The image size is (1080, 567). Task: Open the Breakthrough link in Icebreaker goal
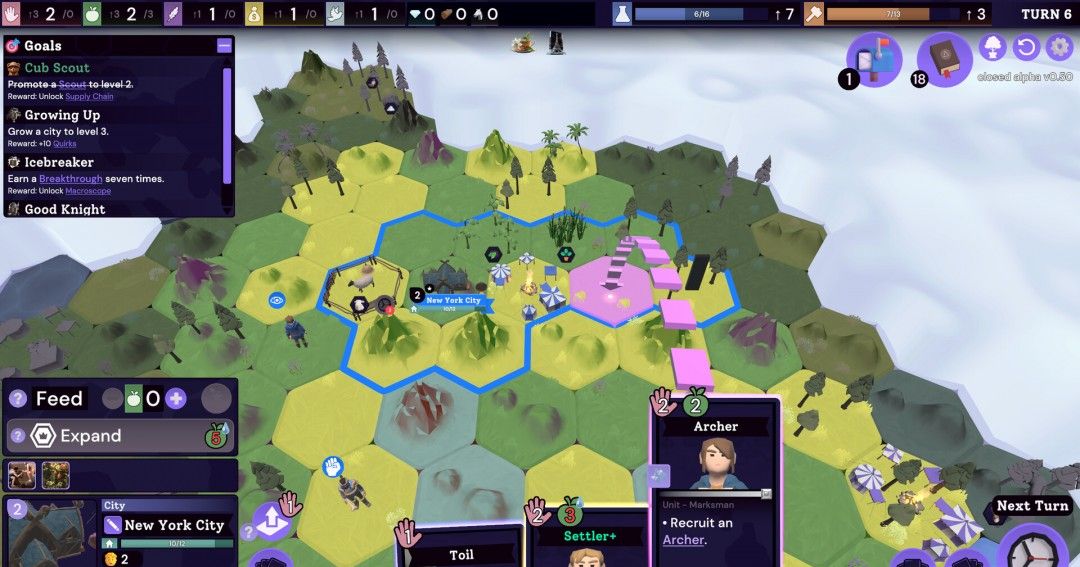click(x=70, y=179)
